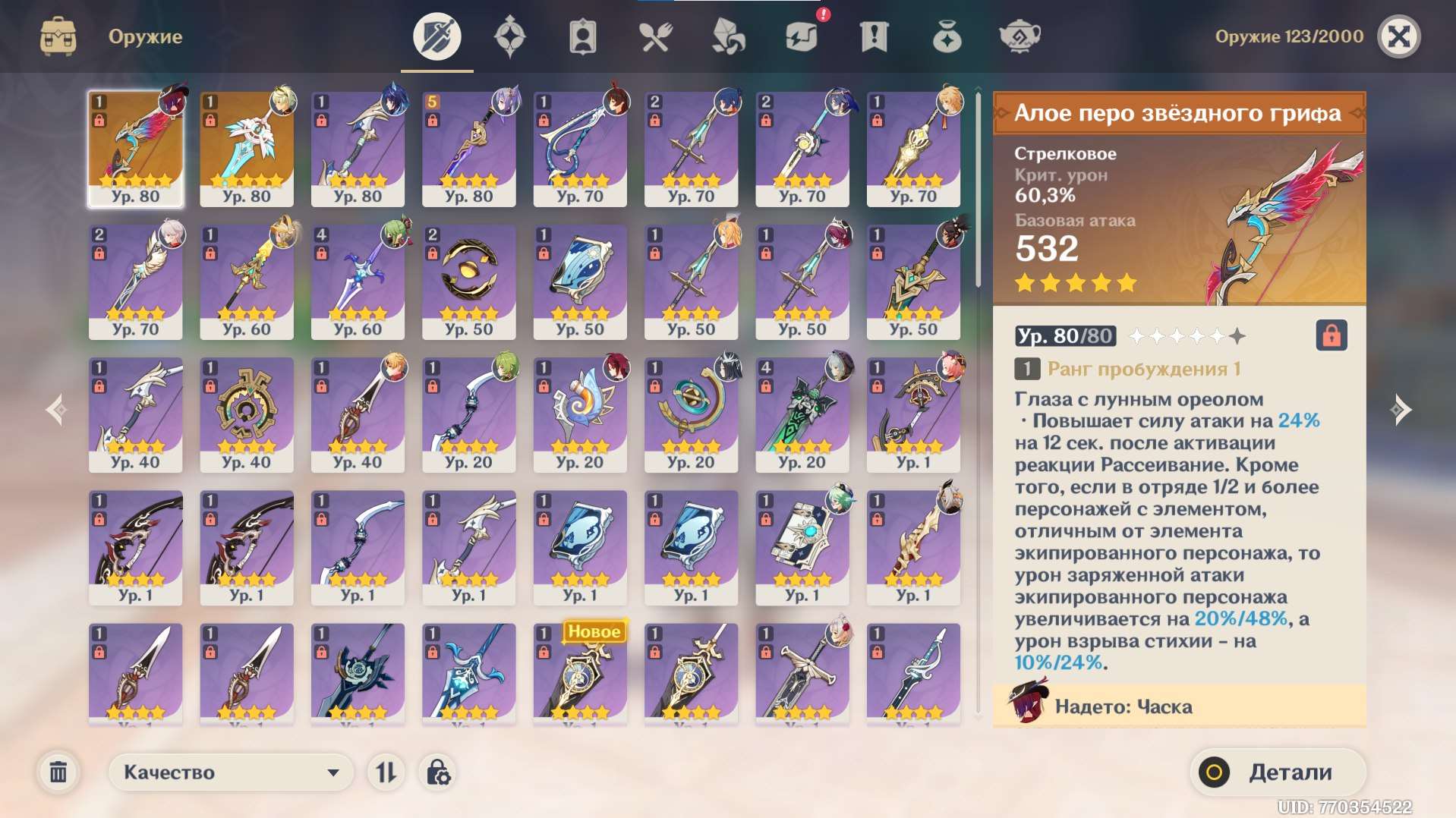1456x818 pixels.
Task: Switch to the furnishings teapot tab
Action: (1020, 36)
